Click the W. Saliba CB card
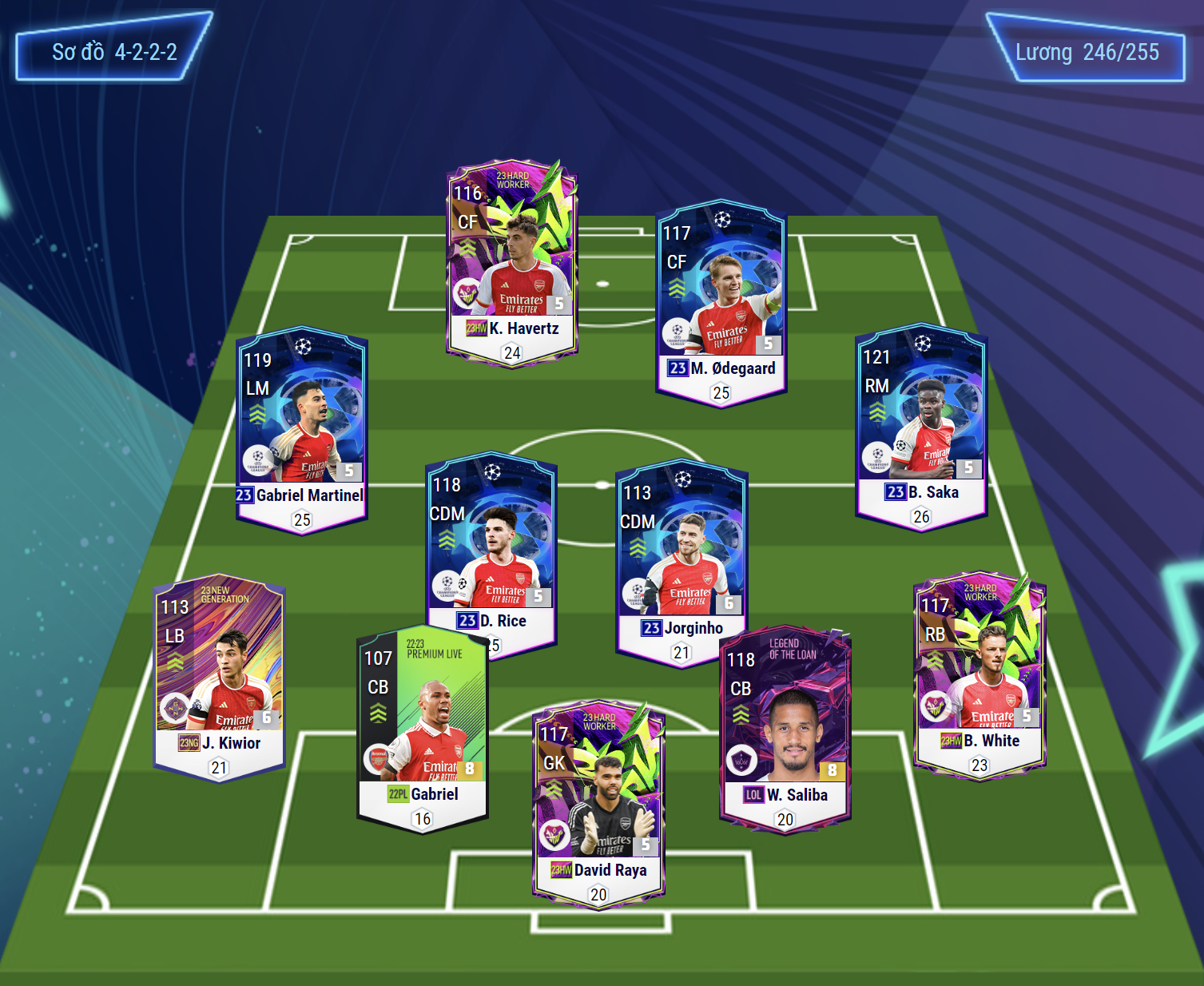Screen dimensions: 1204x986 (x=785, y=729)
